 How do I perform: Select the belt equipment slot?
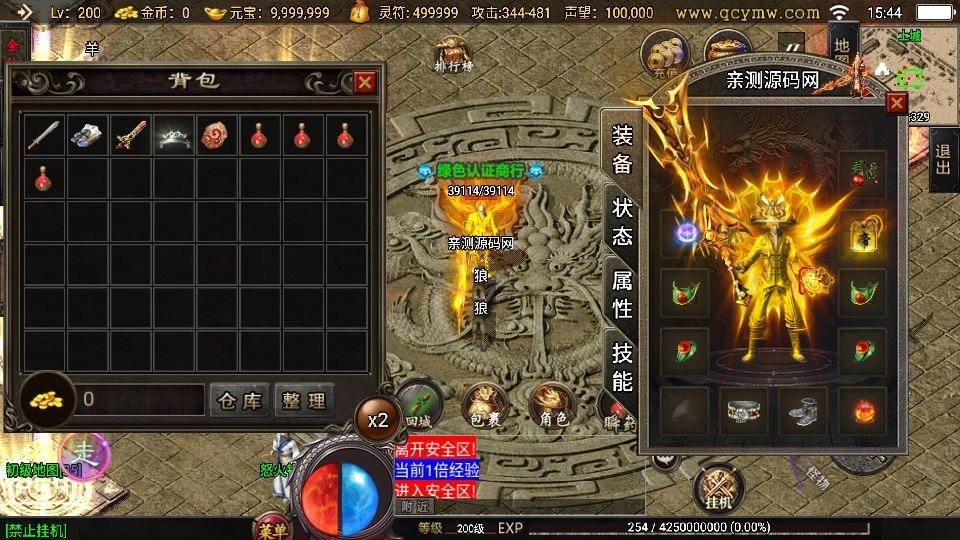point(743,411)
